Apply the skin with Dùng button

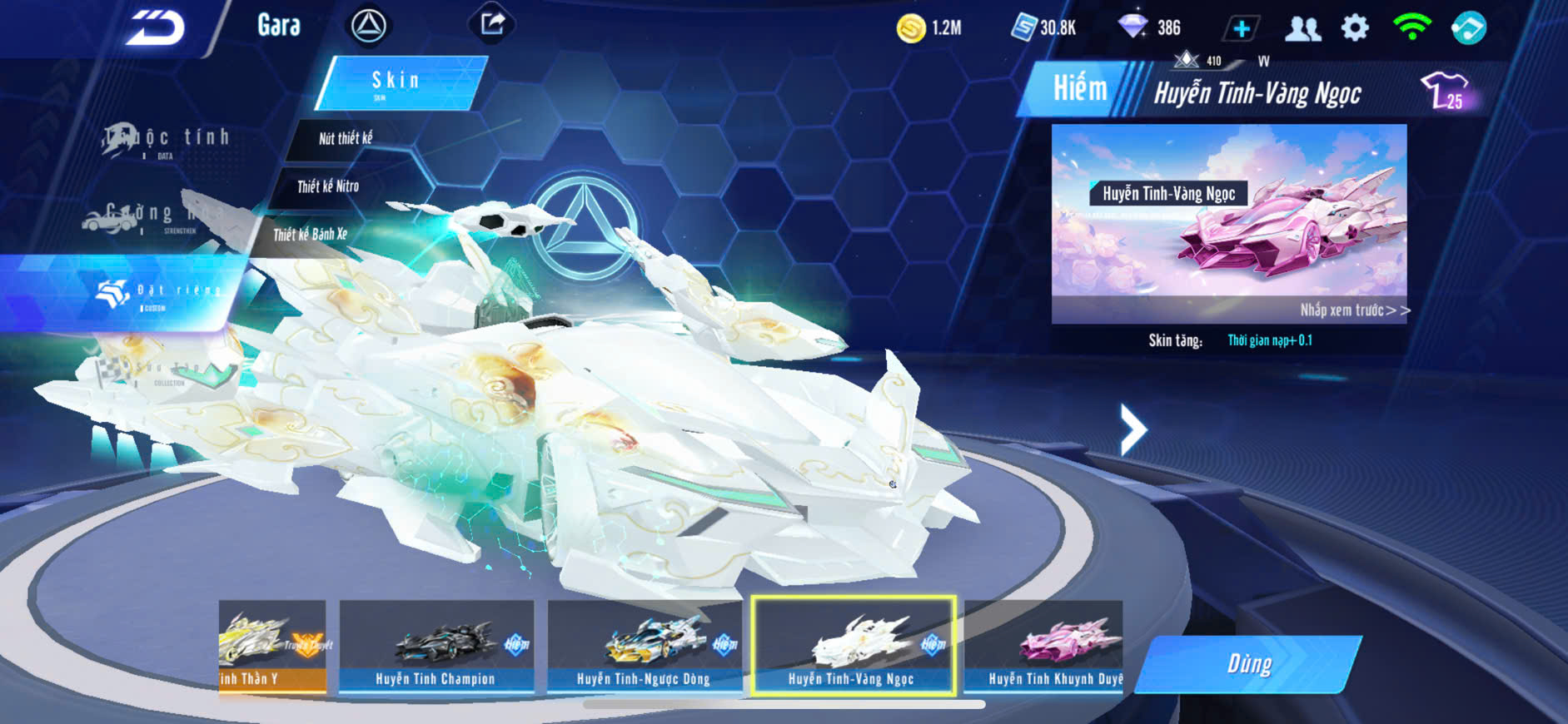coord(1249,664)
